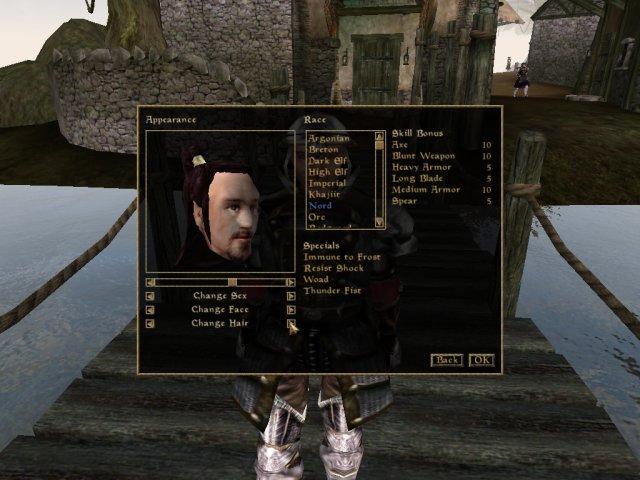640x480 pixels.
Task: Click the Nord race entry
Action: (320, 205)
